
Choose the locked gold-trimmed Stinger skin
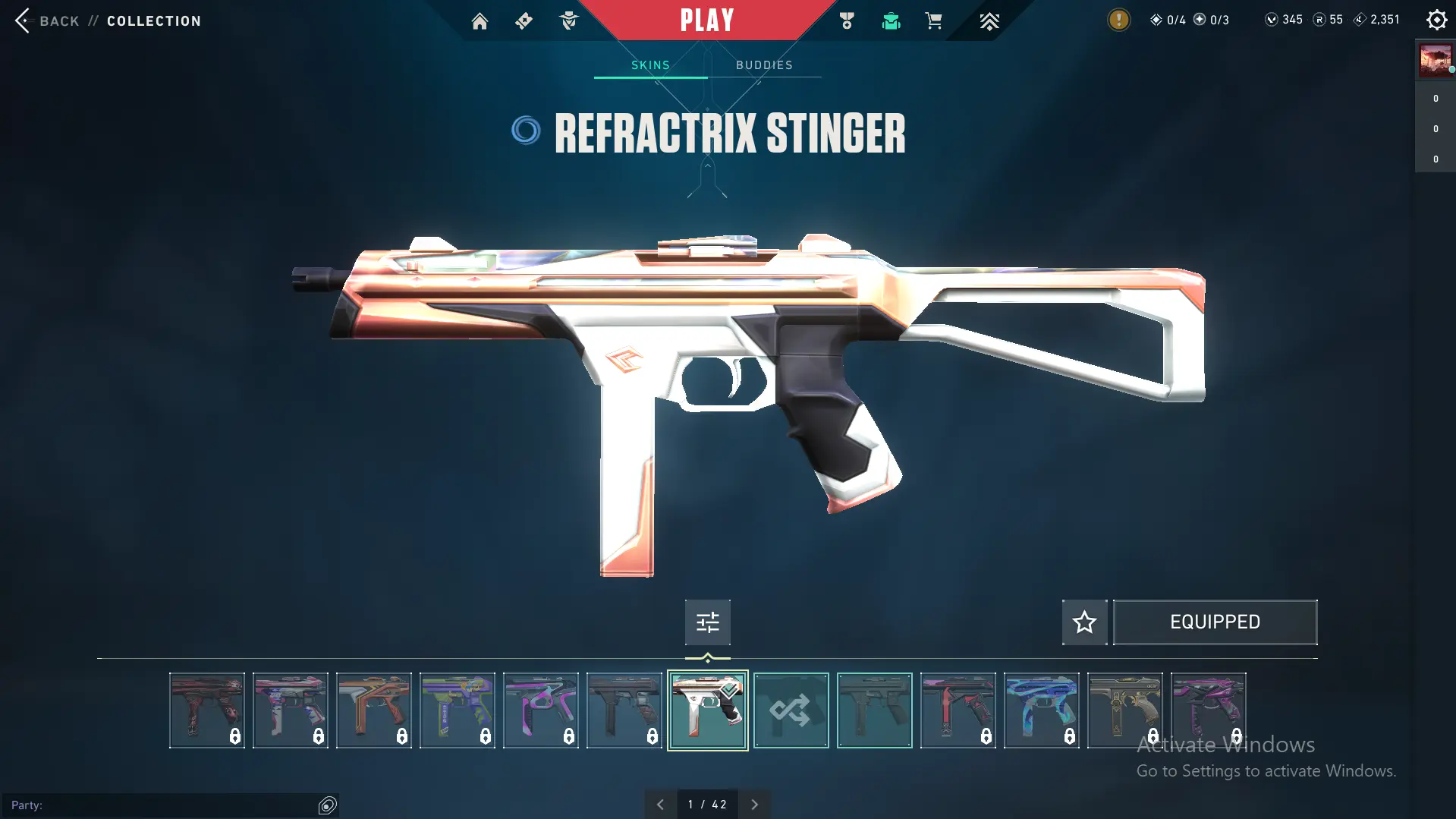pos(1124,710)
